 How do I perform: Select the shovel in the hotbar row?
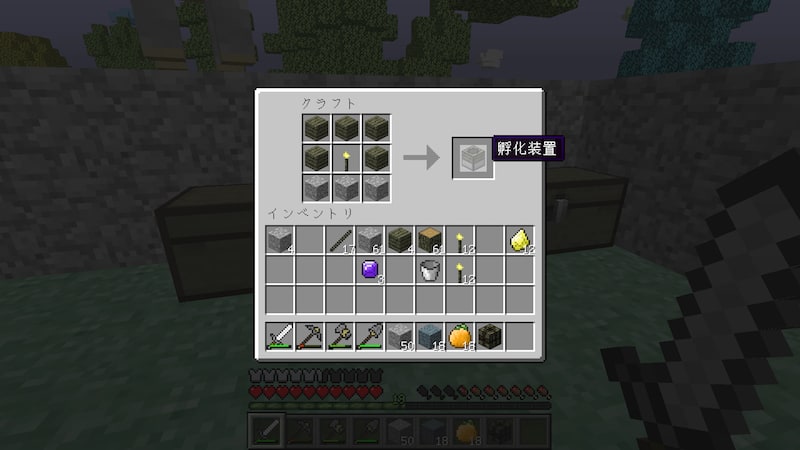point(369,336)
